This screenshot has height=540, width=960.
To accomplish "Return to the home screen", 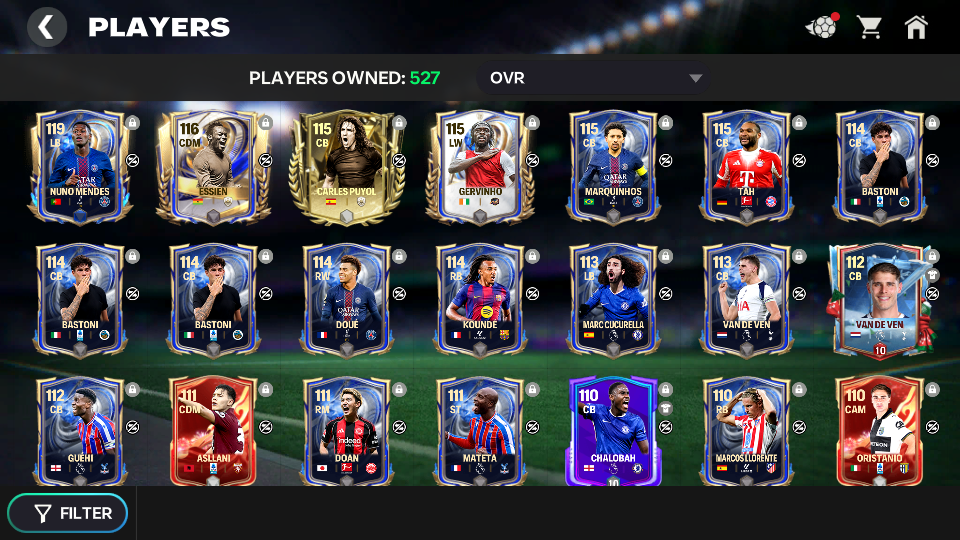I will click(916, 27).
